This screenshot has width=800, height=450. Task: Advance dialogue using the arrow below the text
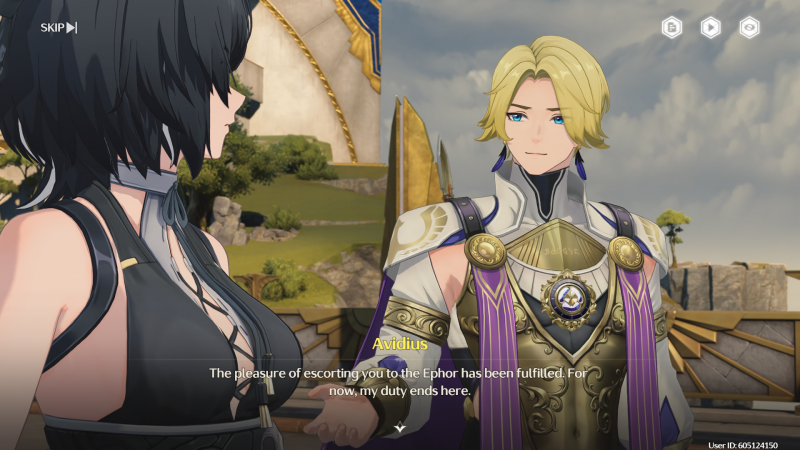400,427
